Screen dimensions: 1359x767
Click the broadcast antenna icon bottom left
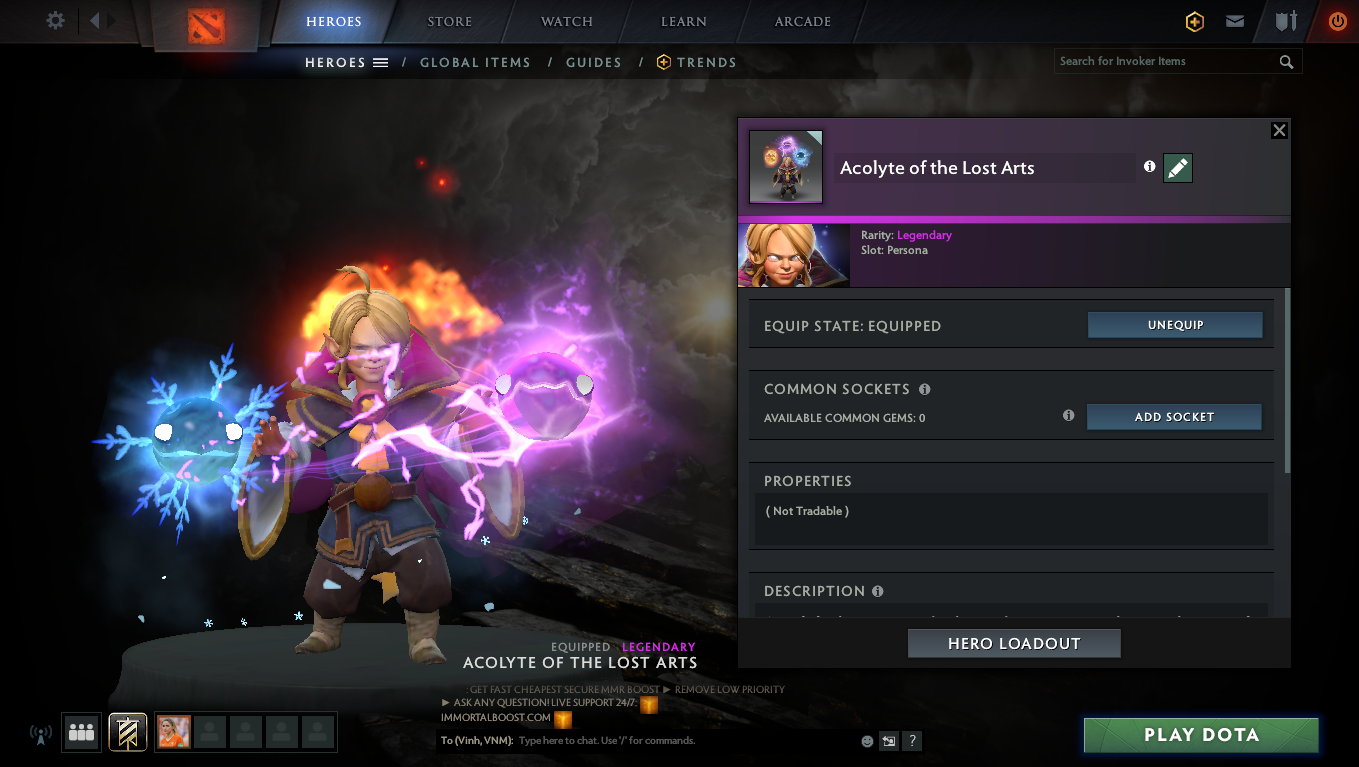point(40,733)
